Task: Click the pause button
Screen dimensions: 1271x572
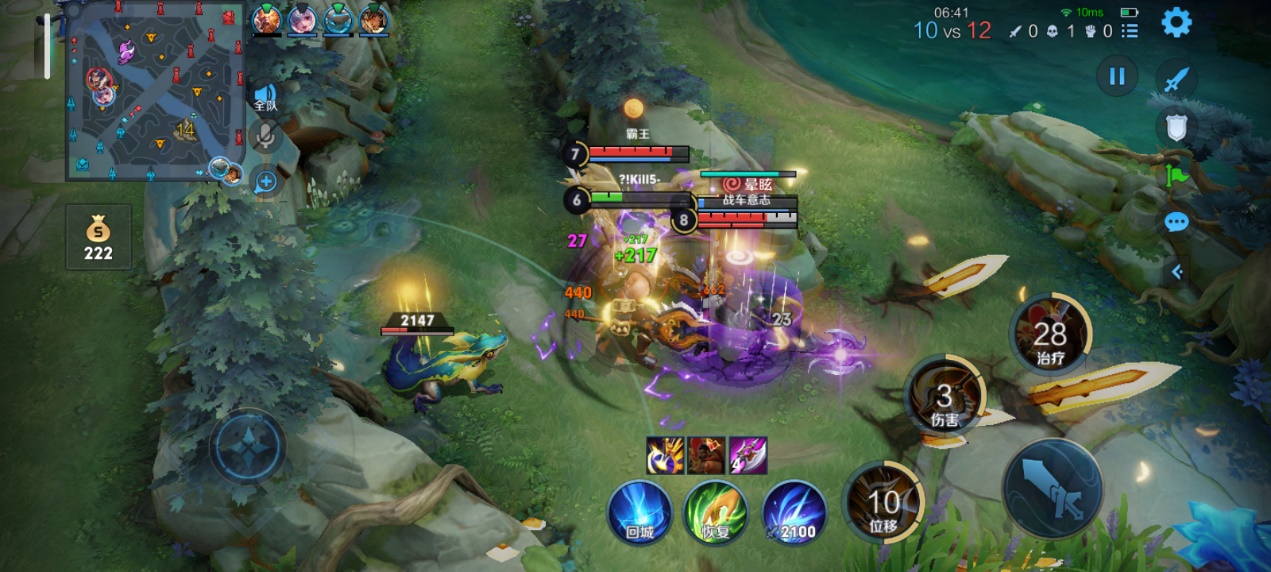Action: (1117, 76)
